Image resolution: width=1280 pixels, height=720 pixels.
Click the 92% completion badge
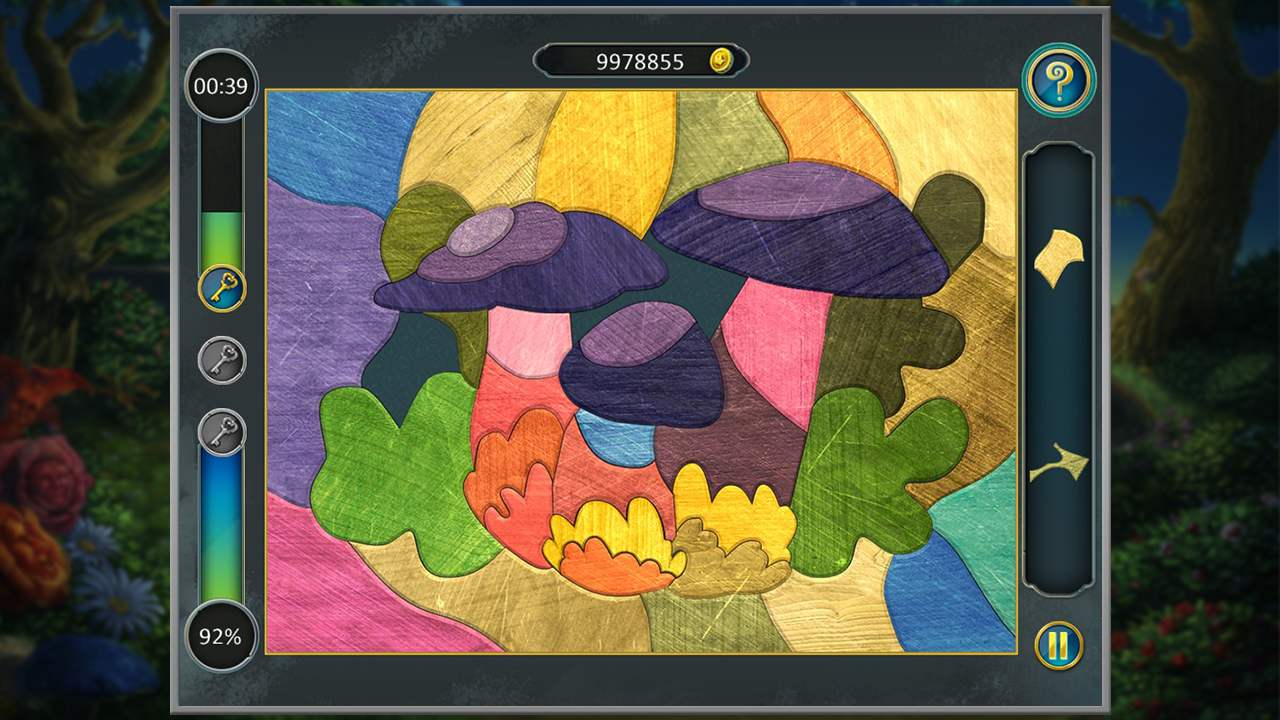[x=222, y=635]
